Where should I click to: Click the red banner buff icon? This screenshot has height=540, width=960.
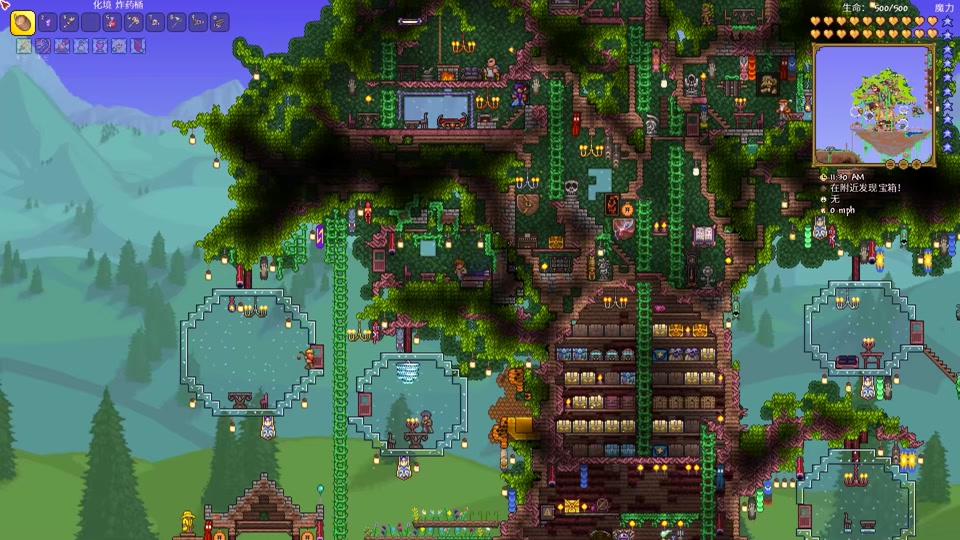pos(138,46)
